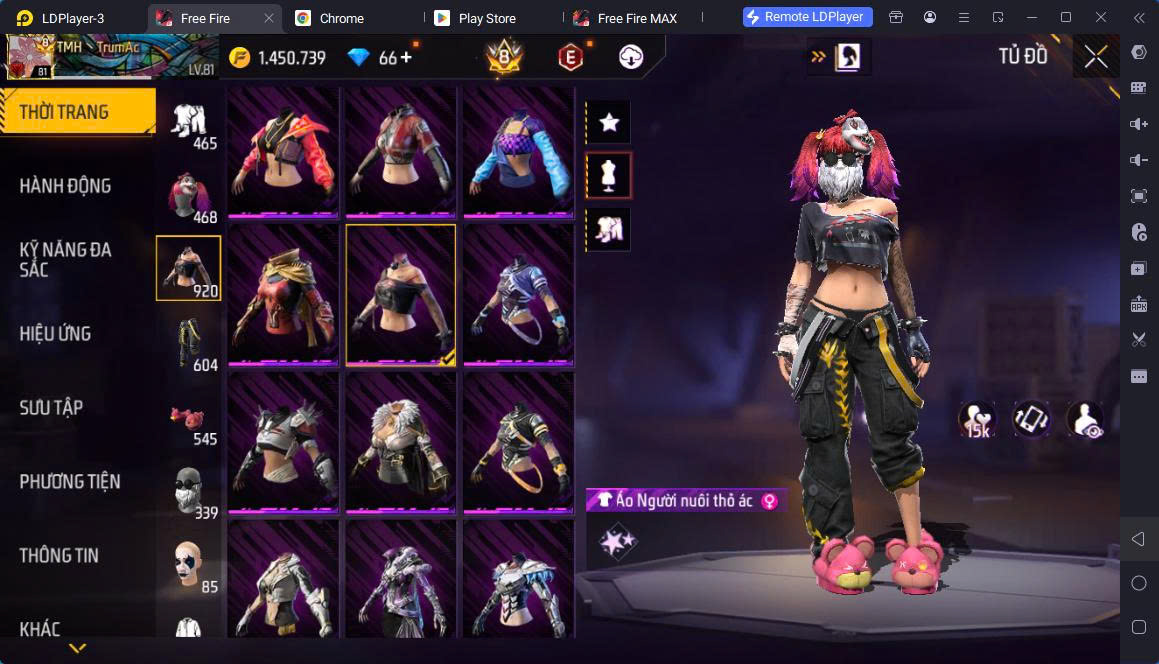Select the outfit sets subcategory showing 465
The height and width of the screenshot is (664, 1159).
[189, 123]
